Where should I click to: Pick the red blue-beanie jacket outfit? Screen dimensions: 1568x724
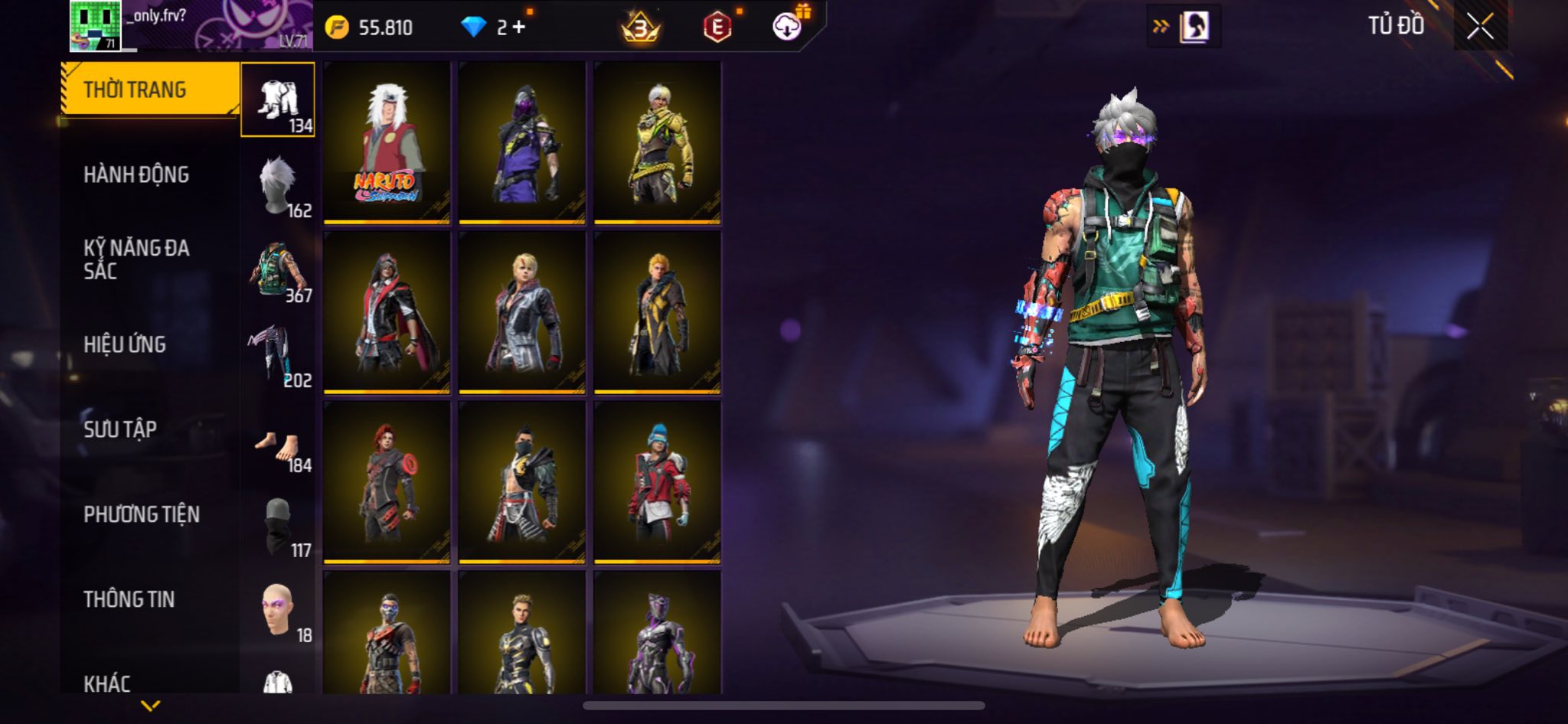(658, 483)
